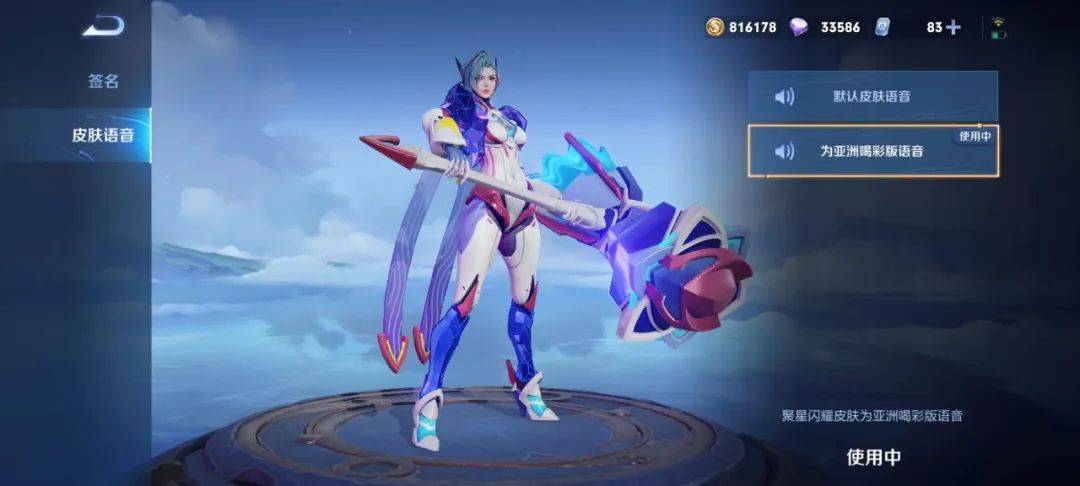Screen dimensions: 1080x486
Task: Switch to the 签名 tab
Action: click(103, 81)
